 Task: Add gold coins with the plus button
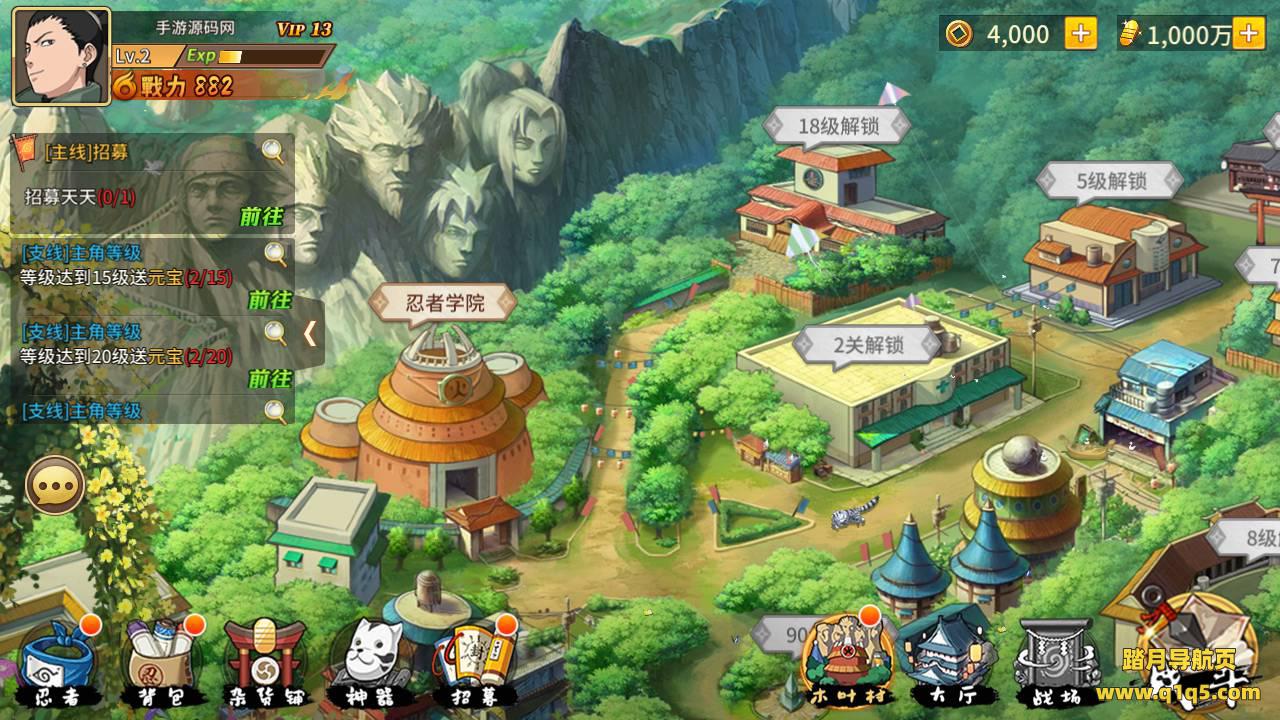point(1080,34)
